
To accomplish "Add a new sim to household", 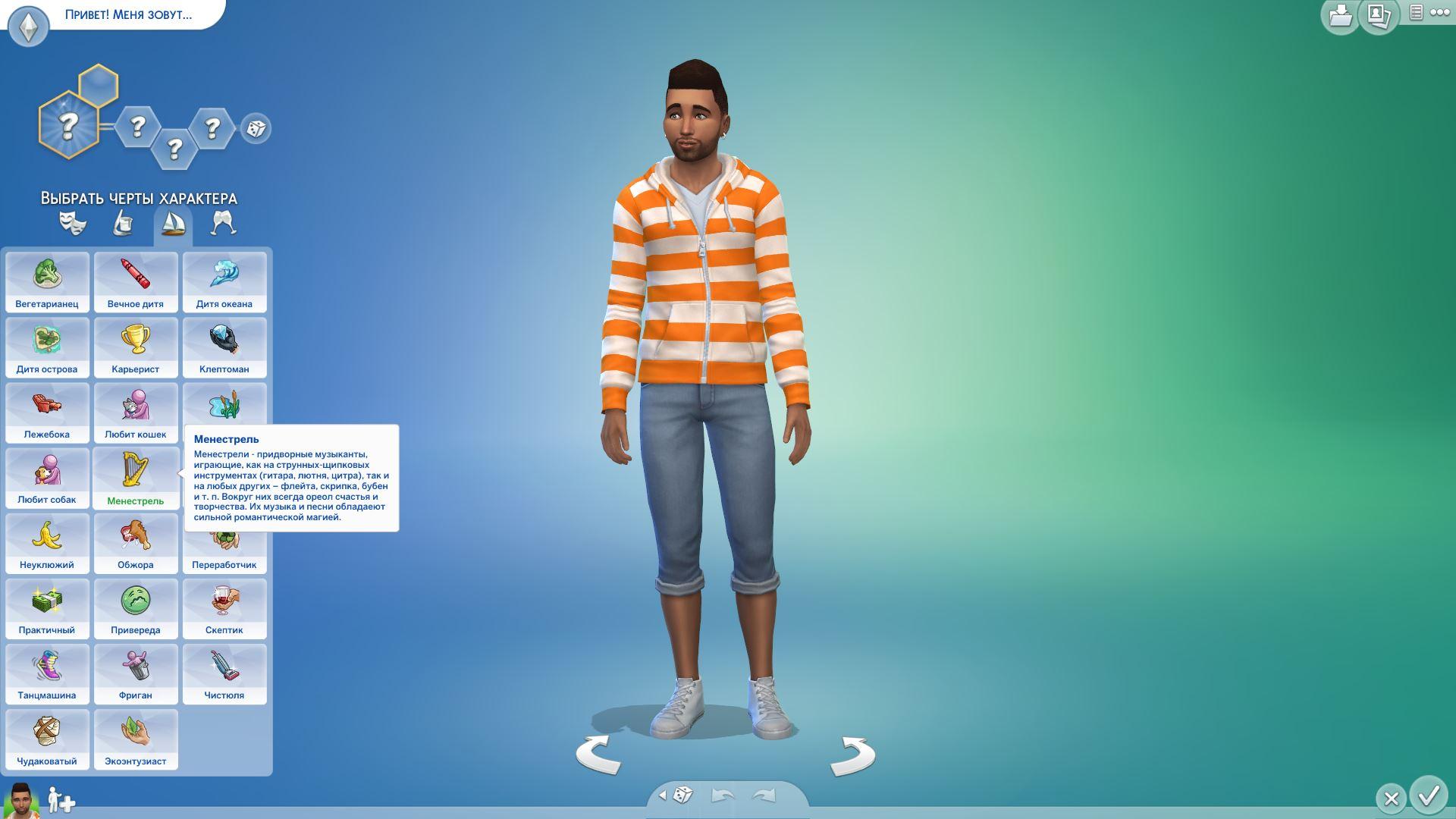I will [61, 800].
